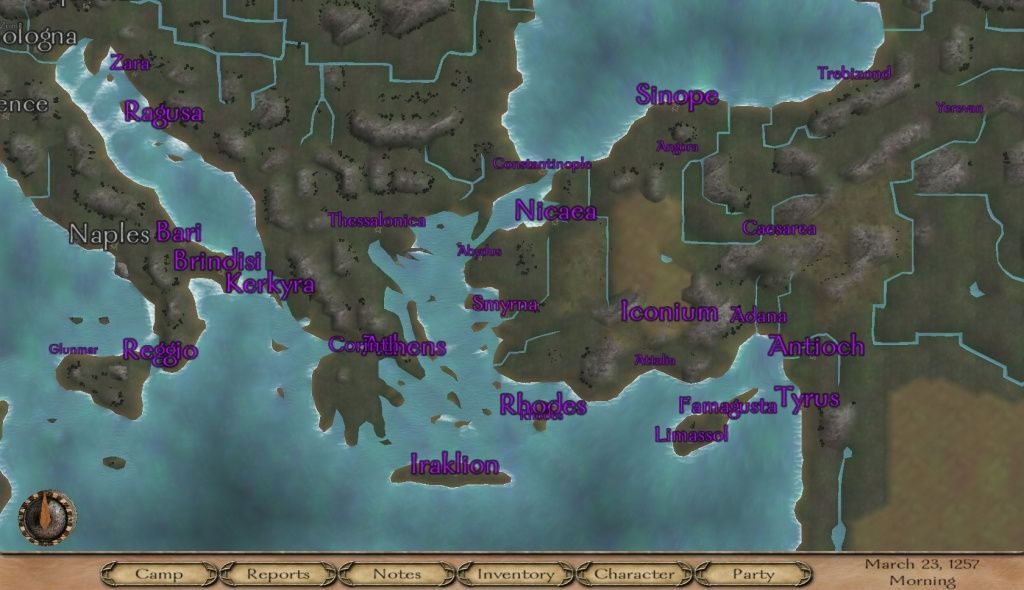Open the Camp menu
This screenshot has width=1024, height=590.
tap(159, 574)
